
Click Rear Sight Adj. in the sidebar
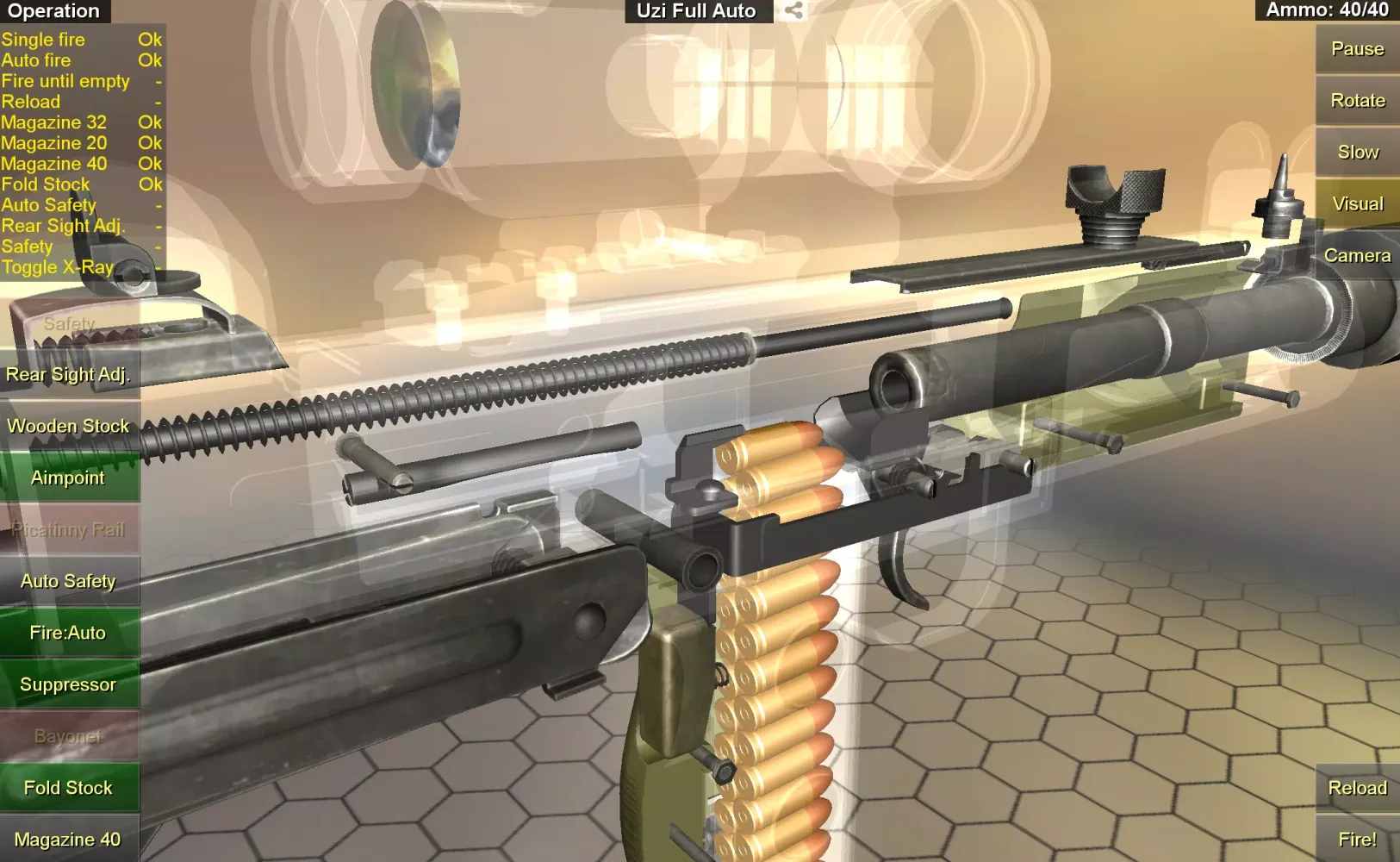coord(68,374)
